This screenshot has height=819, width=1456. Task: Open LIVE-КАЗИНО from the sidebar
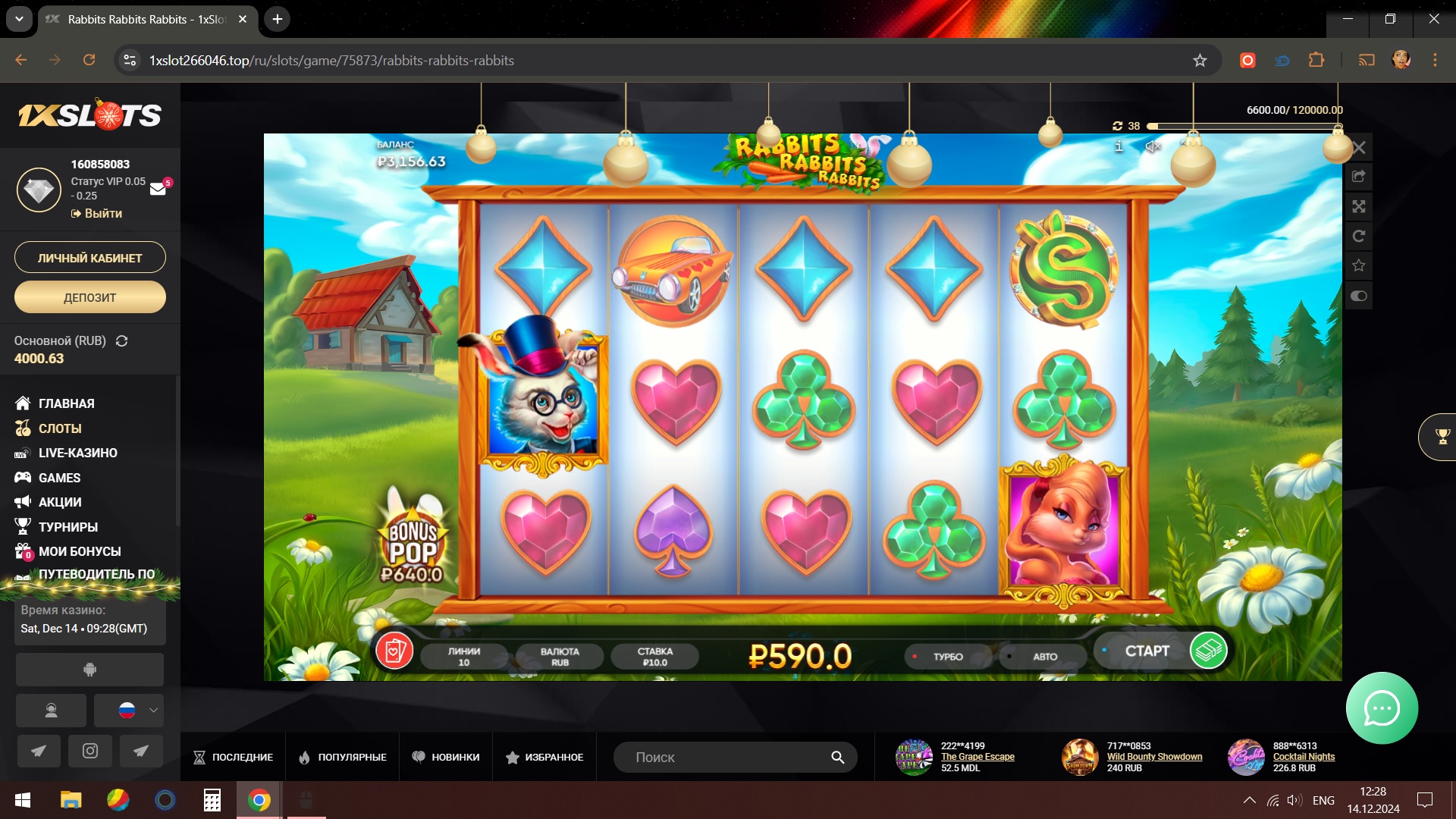77,453
